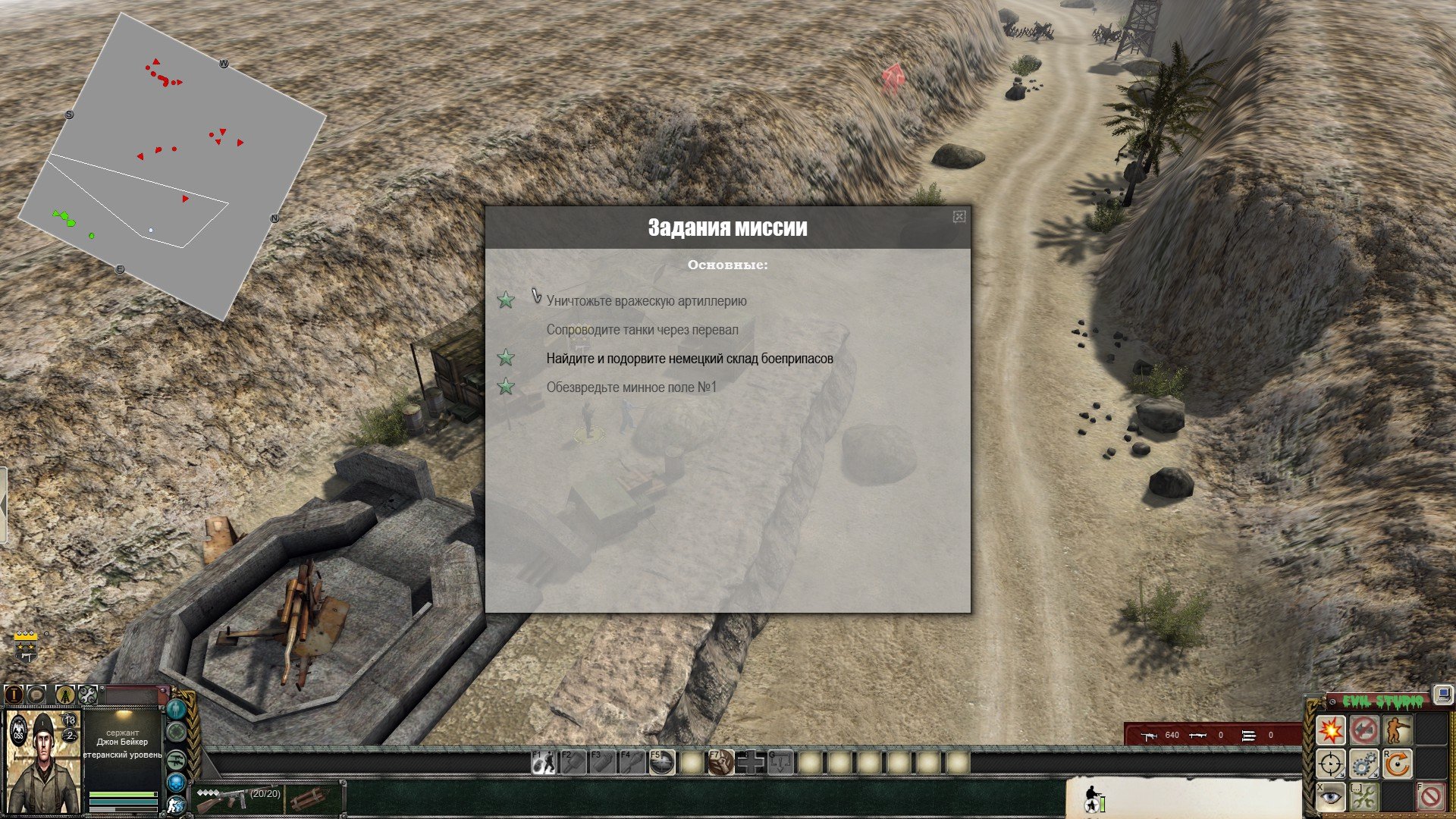Activate the F7 fist melee ability
The width and height of the screenshot is (1456, 819).
(721, 762)
